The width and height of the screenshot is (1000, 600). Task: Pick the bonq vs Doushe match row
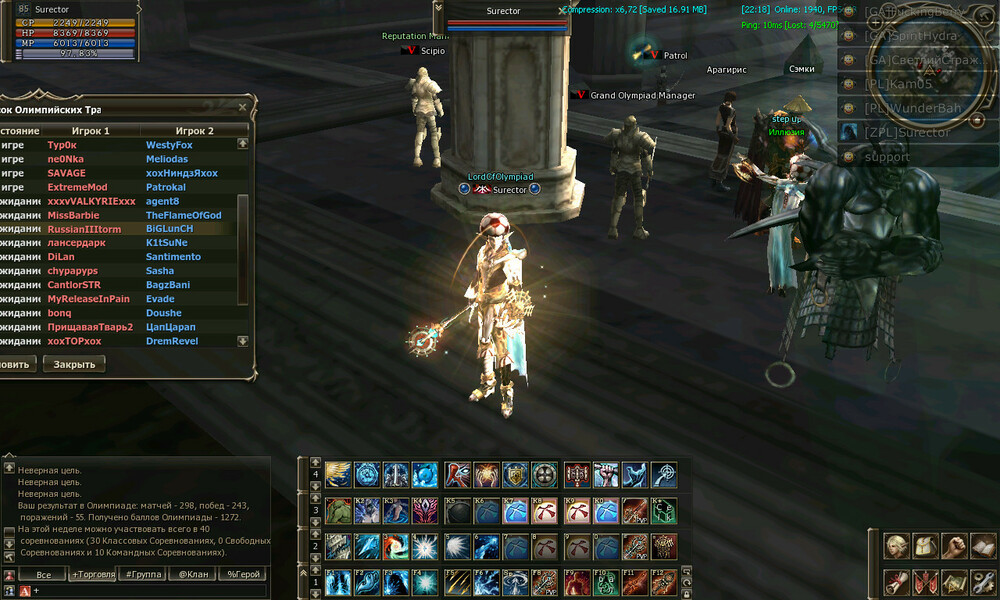click(x=120, y=313)
